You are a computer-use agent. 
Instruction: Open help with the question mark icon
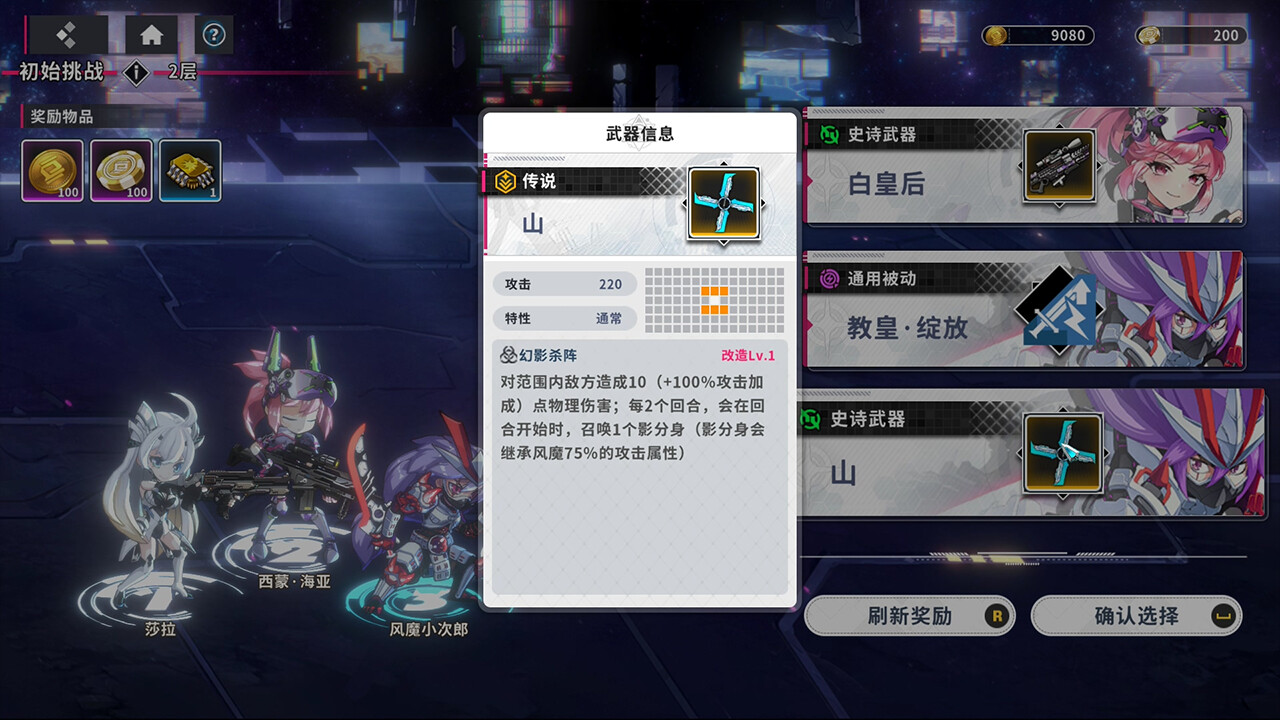point(214,35)
